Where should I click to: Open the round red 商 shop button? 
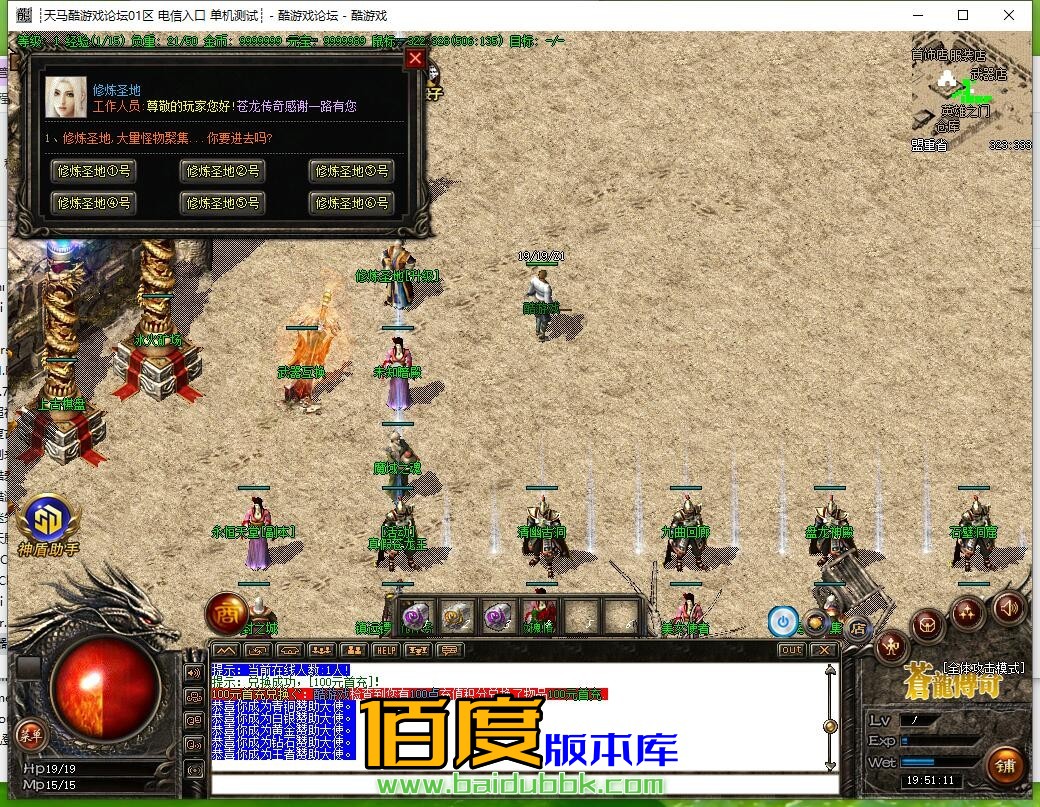pyautogui.click(x=225, y=613)
